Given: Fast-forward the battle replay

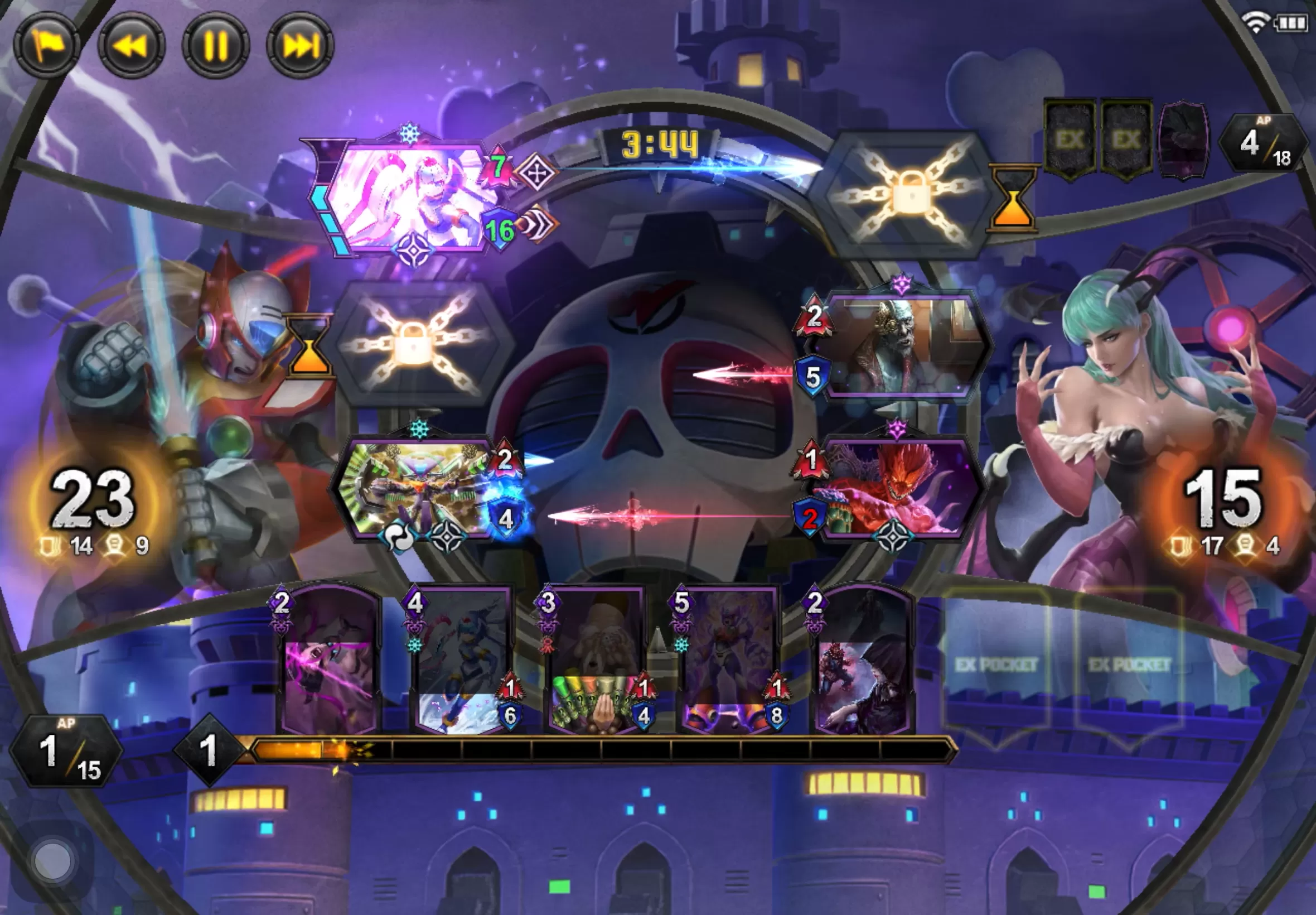Looking at the screenshot, I should (x=299, y=45).
